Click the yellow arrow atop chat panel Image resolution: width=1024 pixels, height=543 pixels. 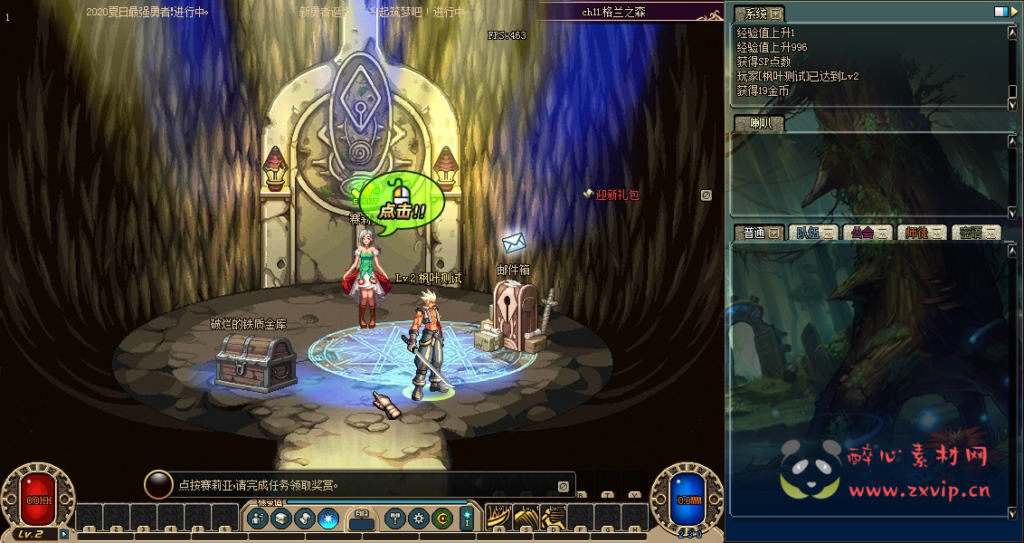(1012, 11)
